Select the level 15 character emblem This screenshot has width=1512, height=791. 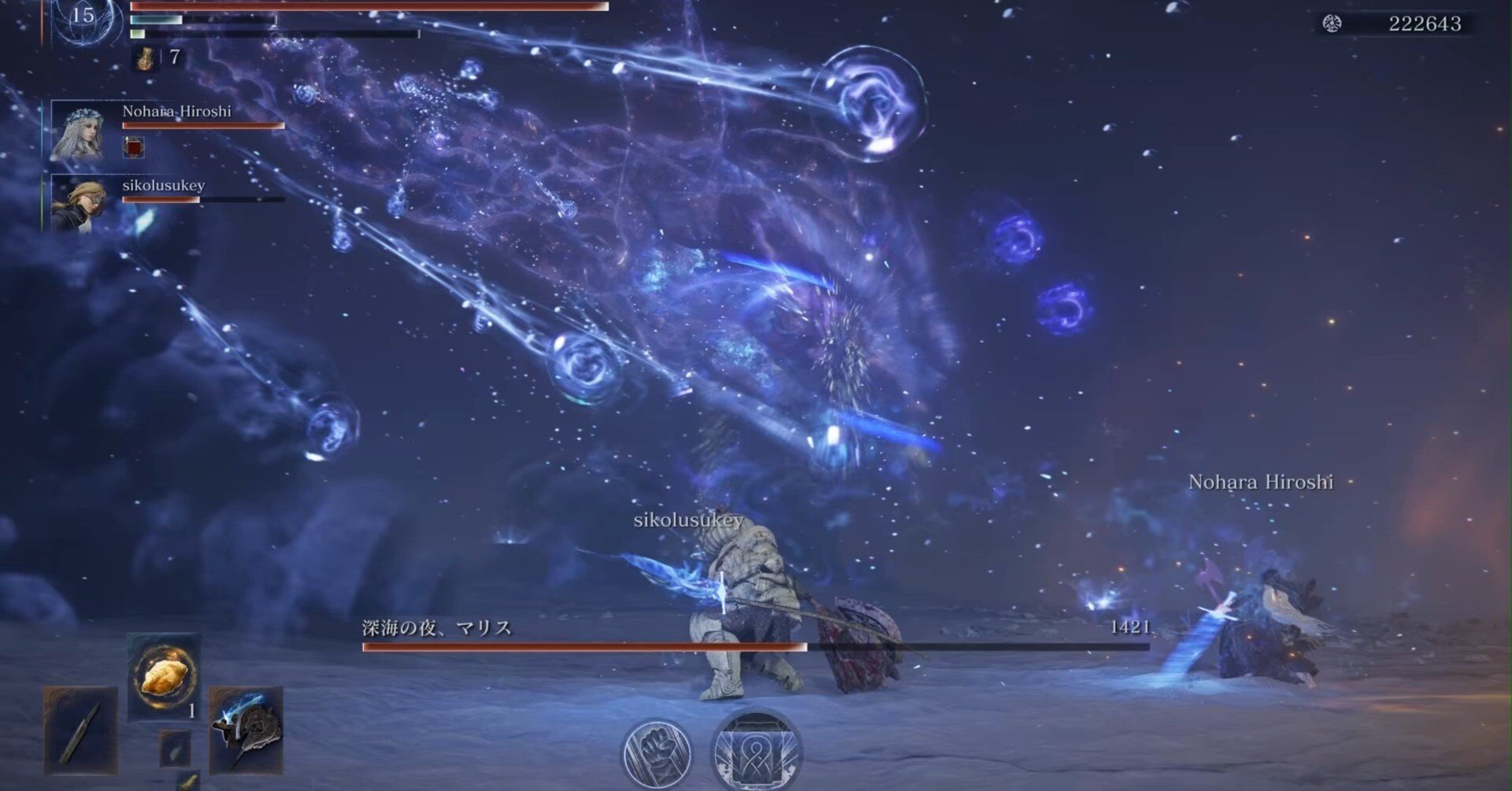pyautogui.click(x=85, y=19)
